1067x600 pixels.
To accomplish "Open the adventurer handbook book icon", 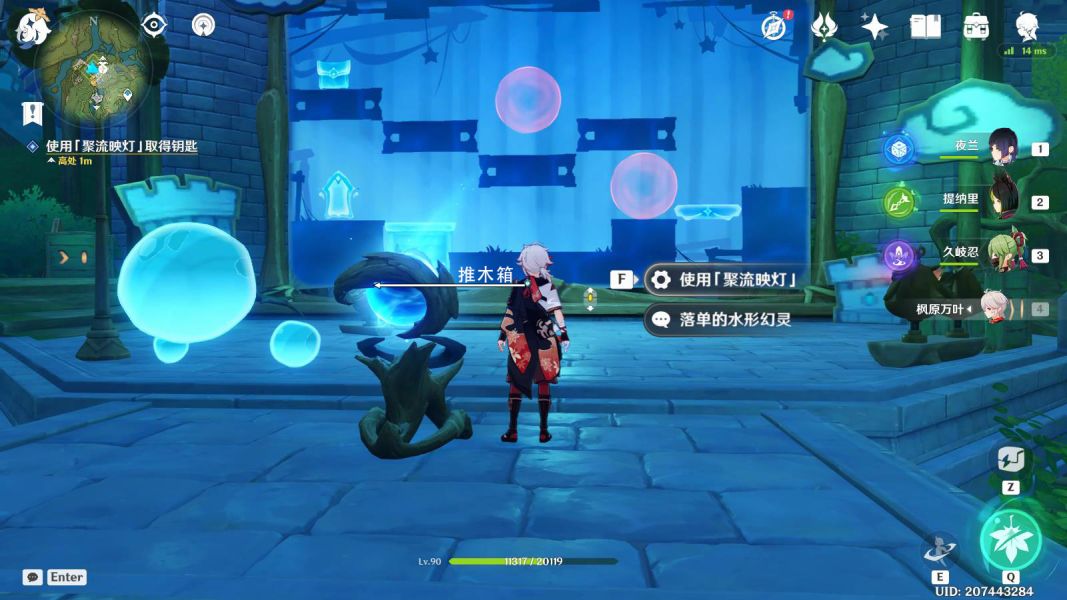I will [x=925, y=27].
